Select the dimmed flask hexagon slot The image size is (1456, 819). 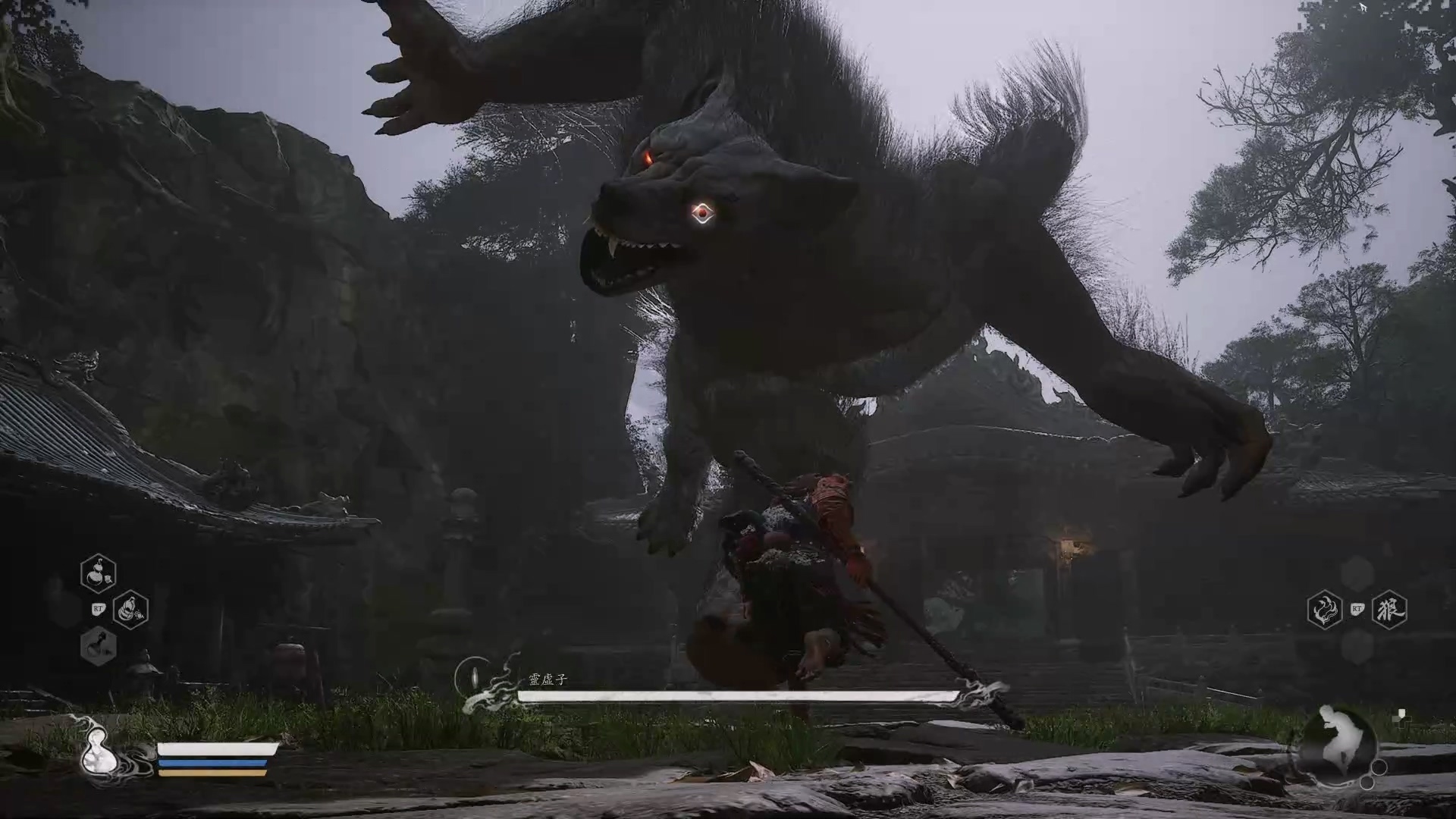click(x=99, y=646)
